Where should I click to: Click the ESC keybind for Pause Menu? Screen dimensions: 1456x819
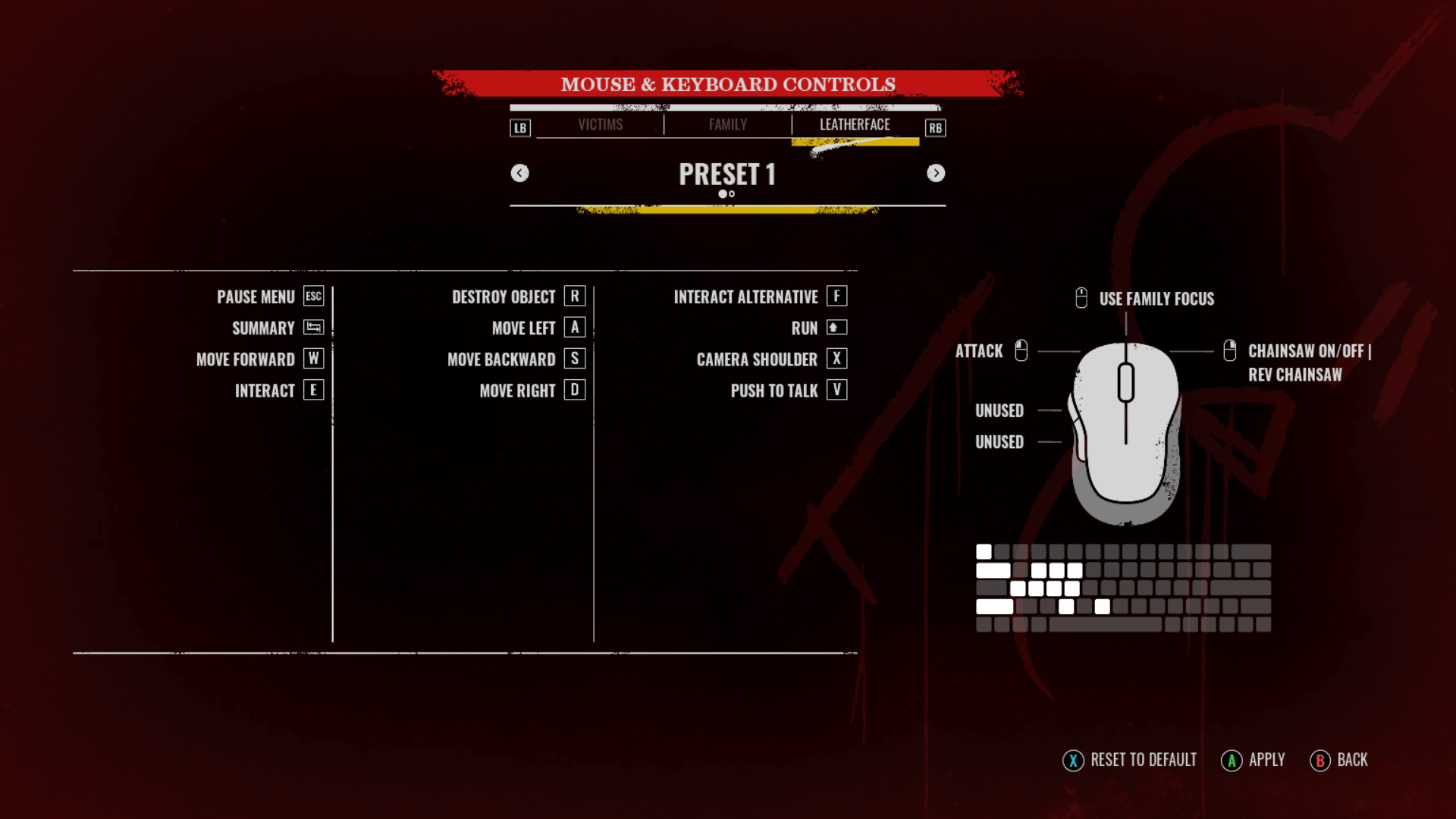click(313, 297)
